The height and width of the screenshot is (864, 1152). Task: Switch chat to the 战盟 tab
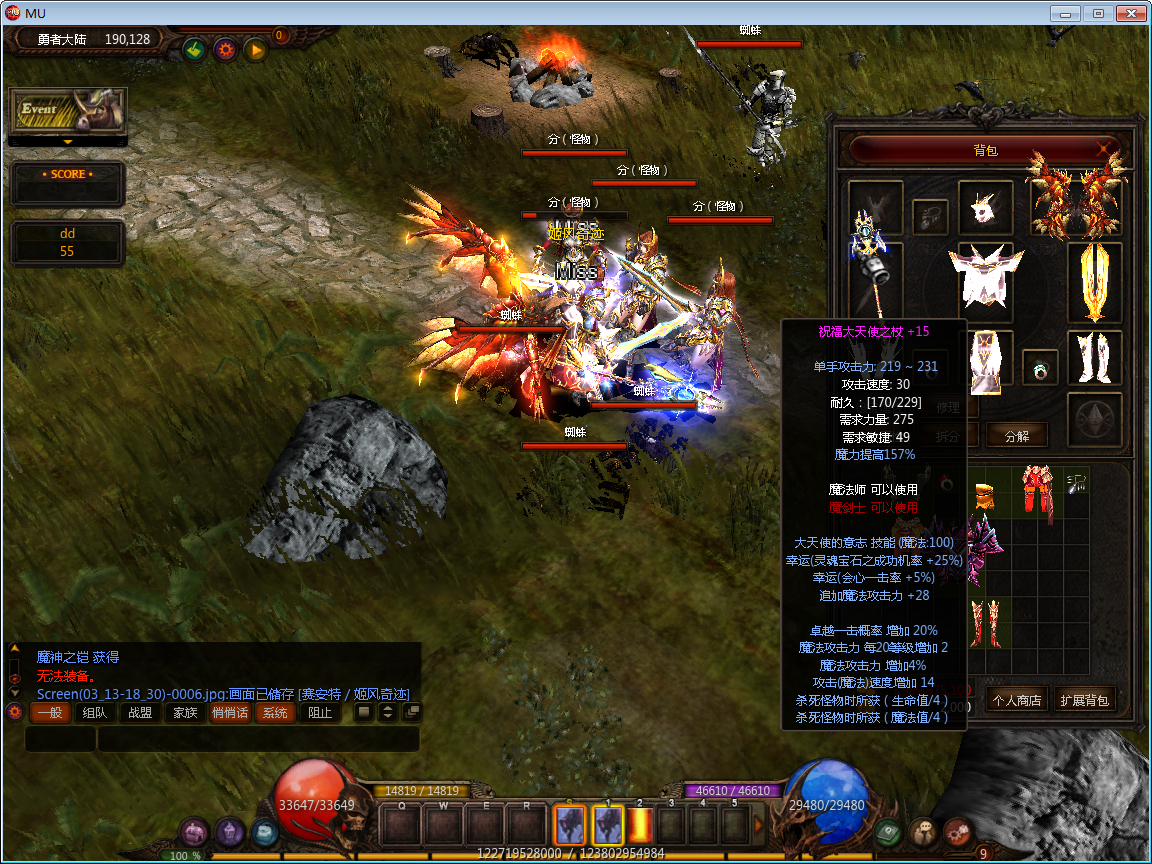point(140,713)
